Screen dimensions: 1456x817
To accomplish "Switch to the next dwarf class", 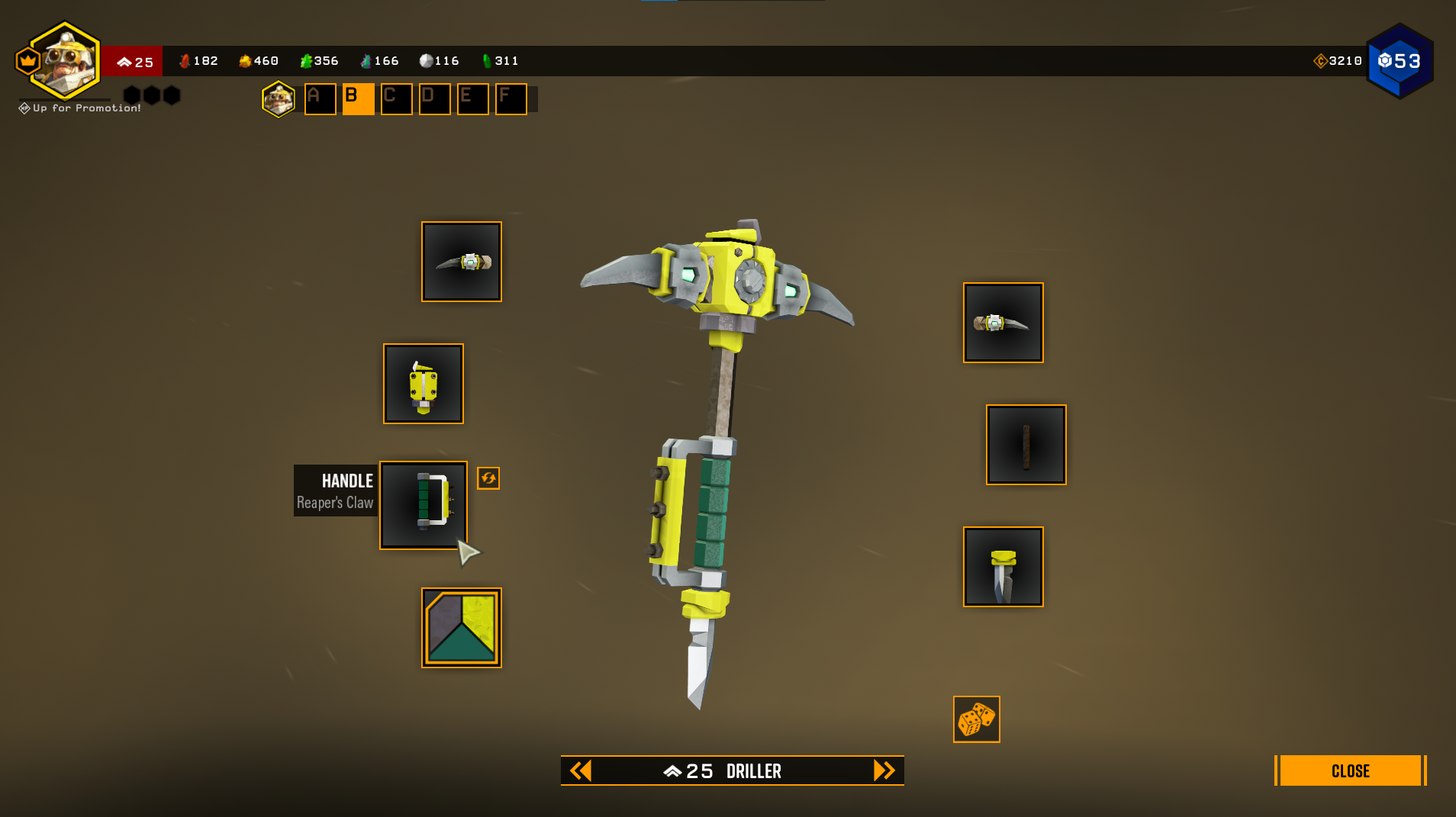I will point(884,770).
